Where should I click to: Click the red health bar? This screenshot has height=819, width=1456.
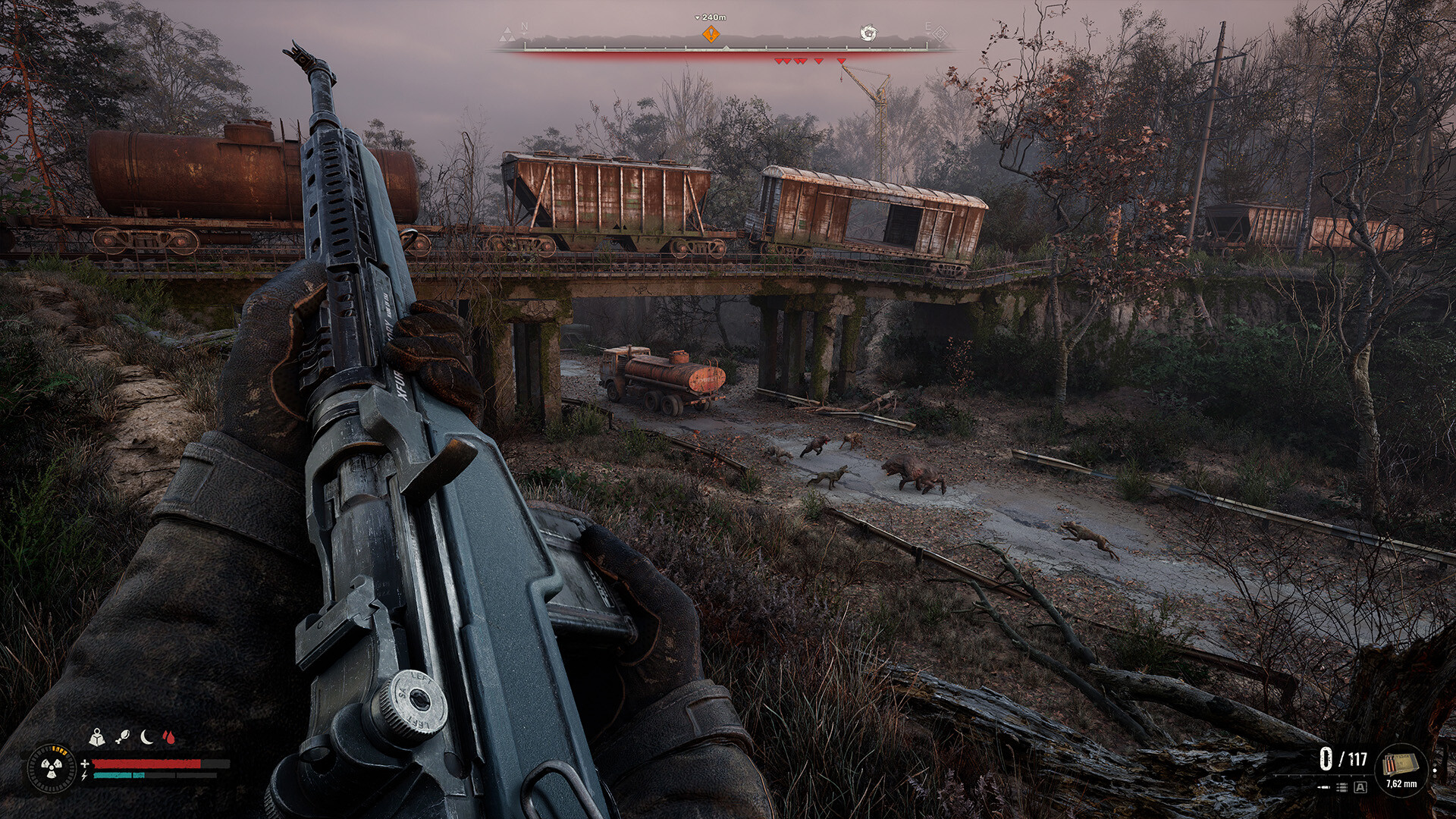click(148, 764)
